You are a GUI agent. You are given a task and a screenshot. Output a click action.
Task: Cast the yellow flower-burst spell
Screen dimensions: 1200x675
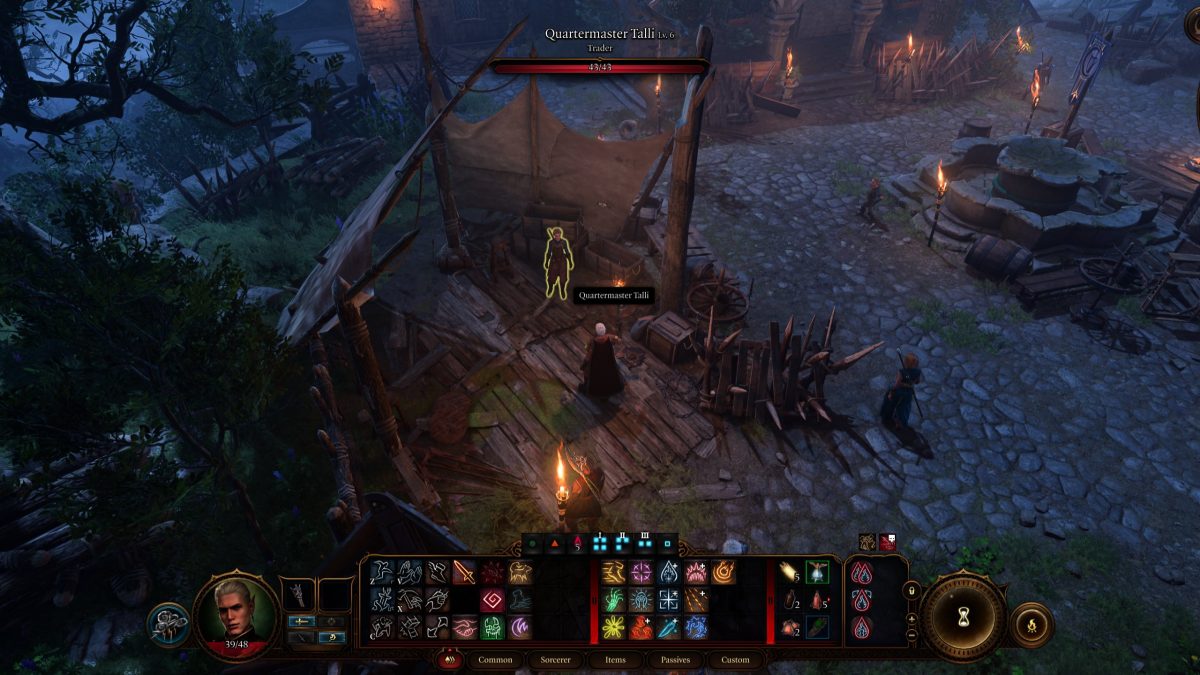point(613,628)
